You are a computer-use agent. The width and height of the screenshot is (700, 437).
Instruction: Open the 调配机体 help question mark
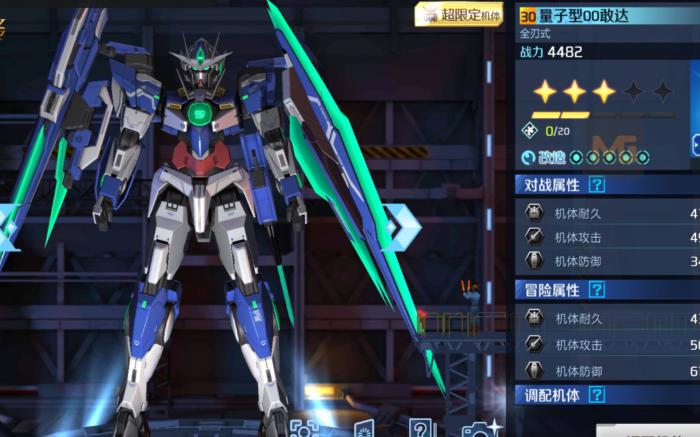tap(597, 396)
